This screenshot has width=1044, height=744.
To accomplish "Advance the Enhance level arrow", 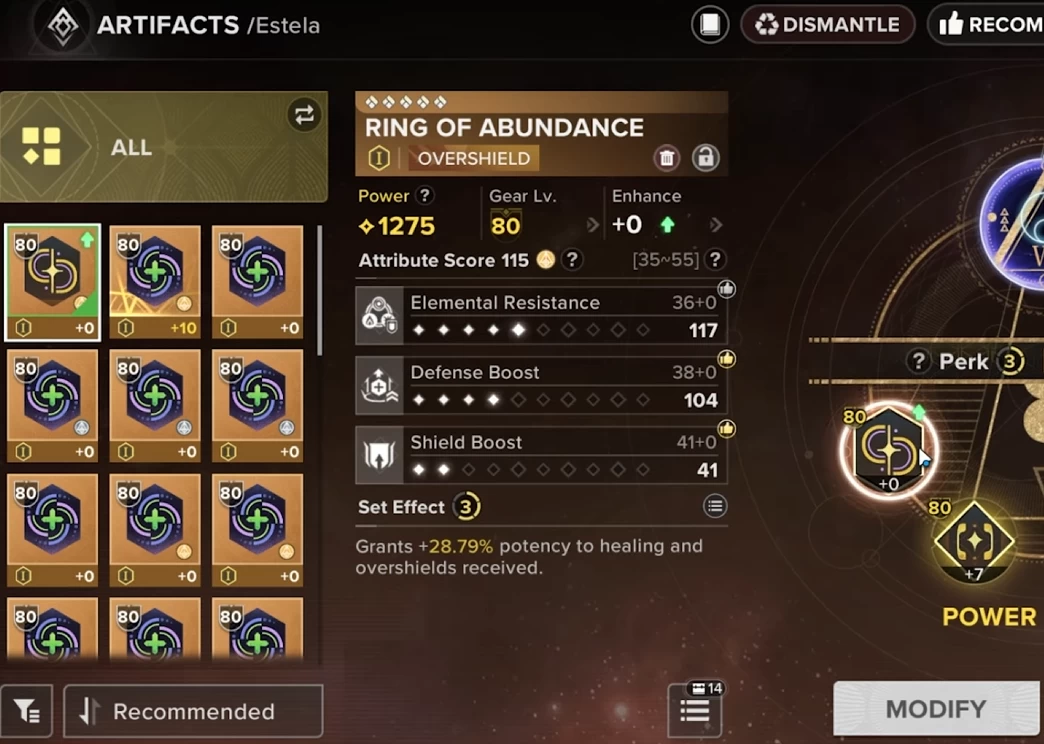I will tap(715, 225).
